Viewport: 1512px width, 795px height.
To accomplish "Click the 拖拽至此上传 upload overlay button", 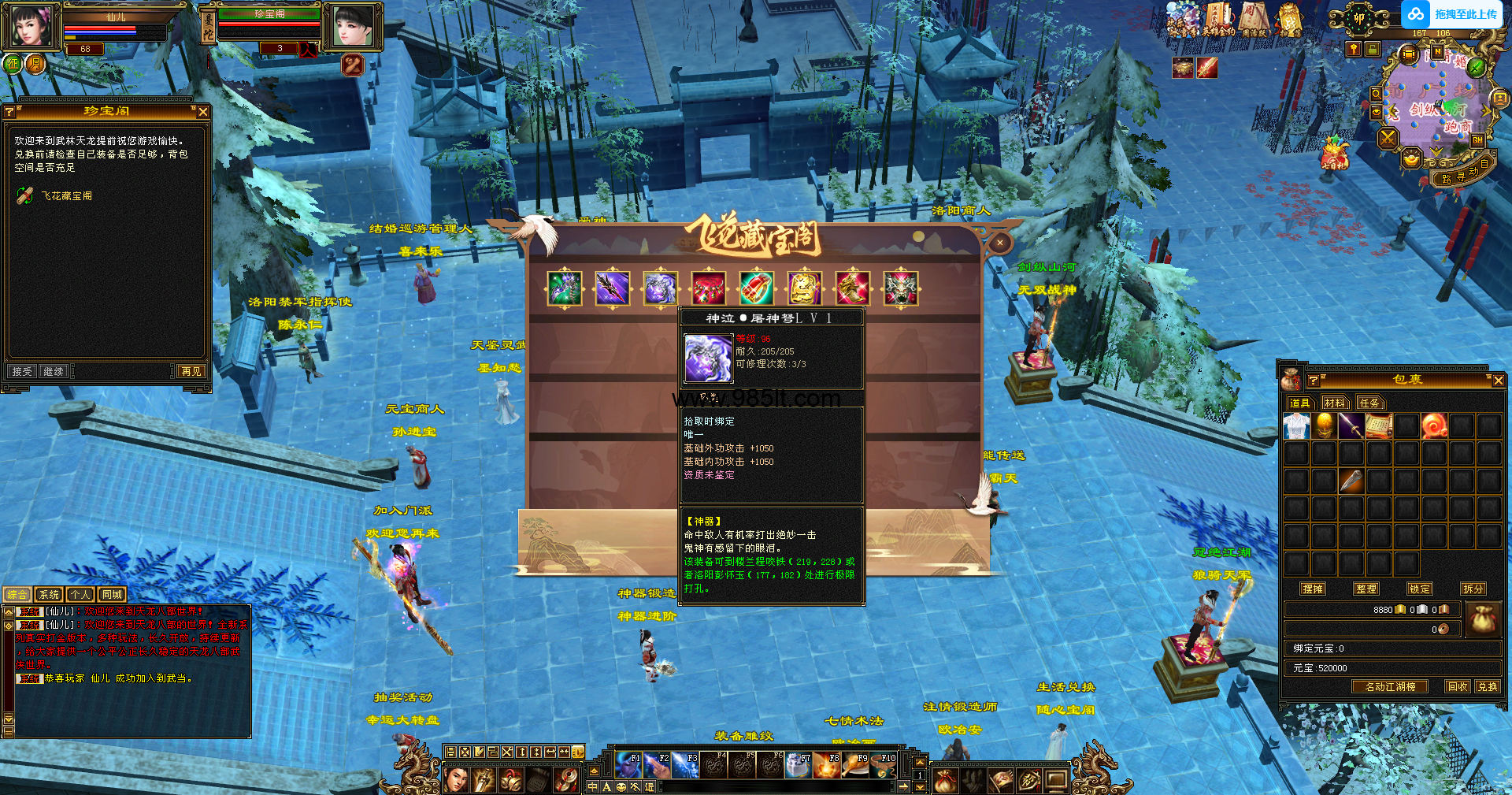I will (x=1453, y=14).
